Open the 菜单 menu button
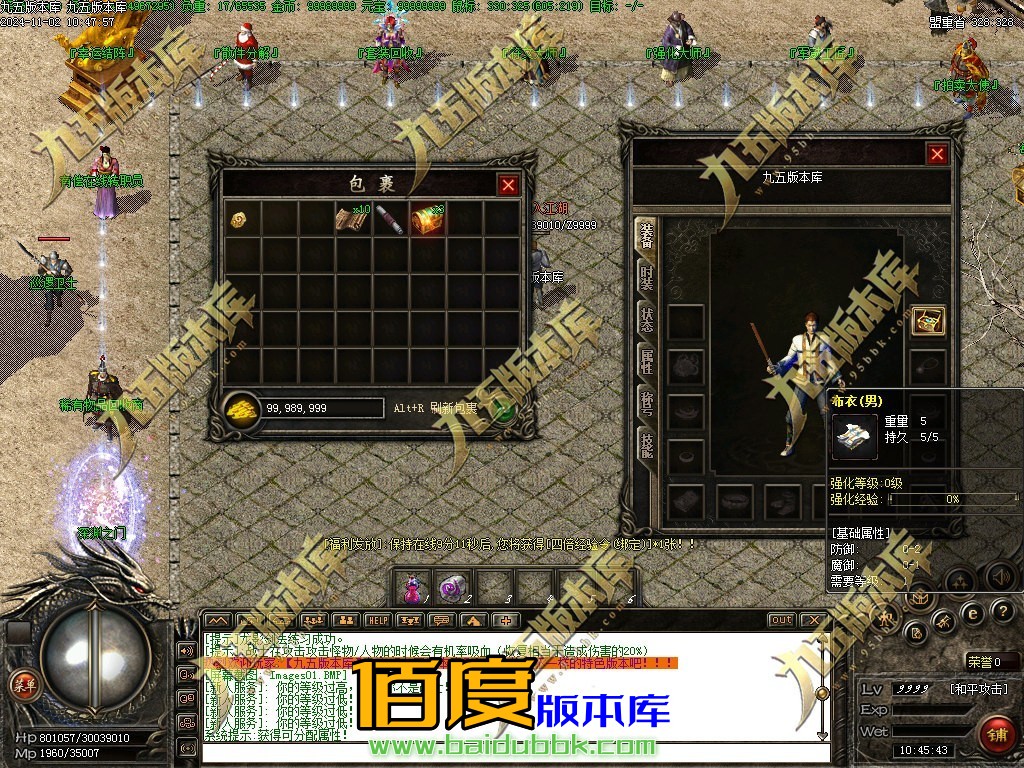Image resolution: width=1024 pixels, height=768 pixels. click(21, 684)
